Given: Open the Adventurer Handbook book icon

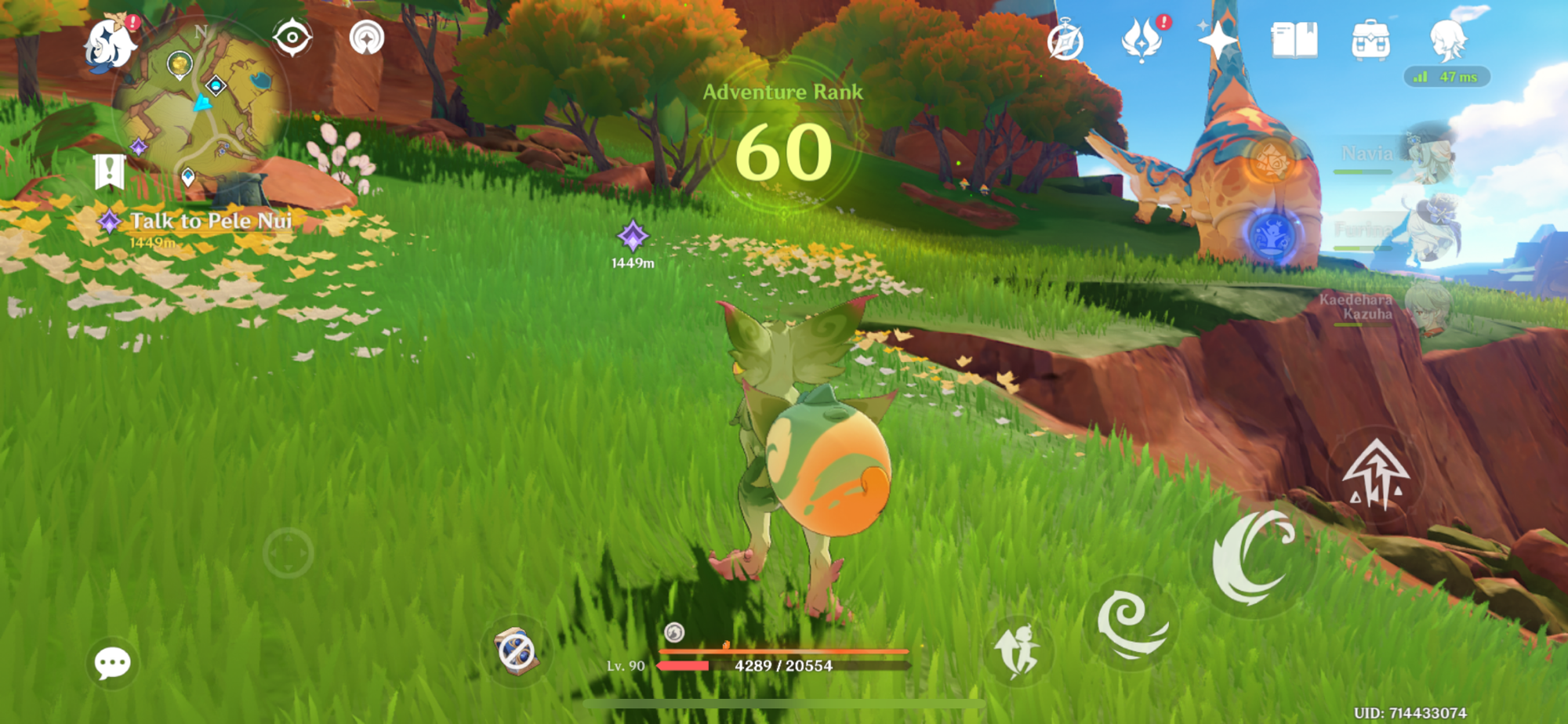Looking at the screenshot, I should point(1294,39).
